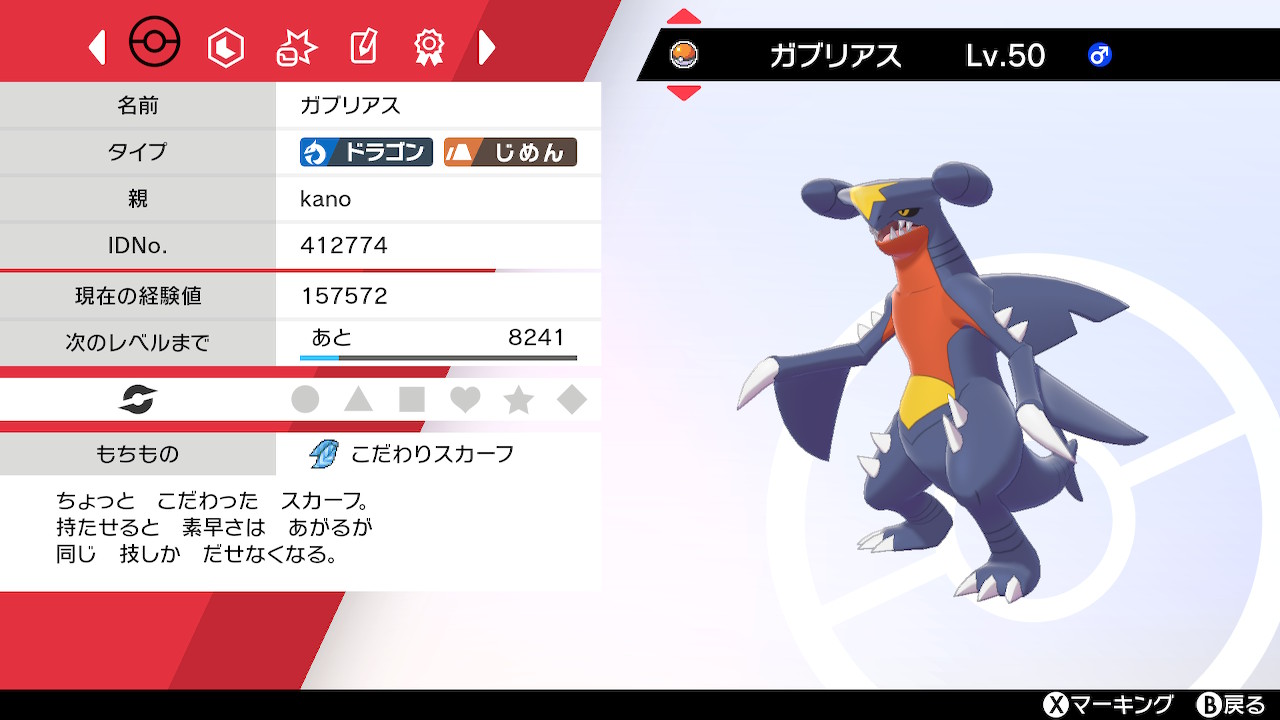Open the moves star-burst icon
Image resolution: width=1280 pixels, height=720 pixels.
point(295,44)
